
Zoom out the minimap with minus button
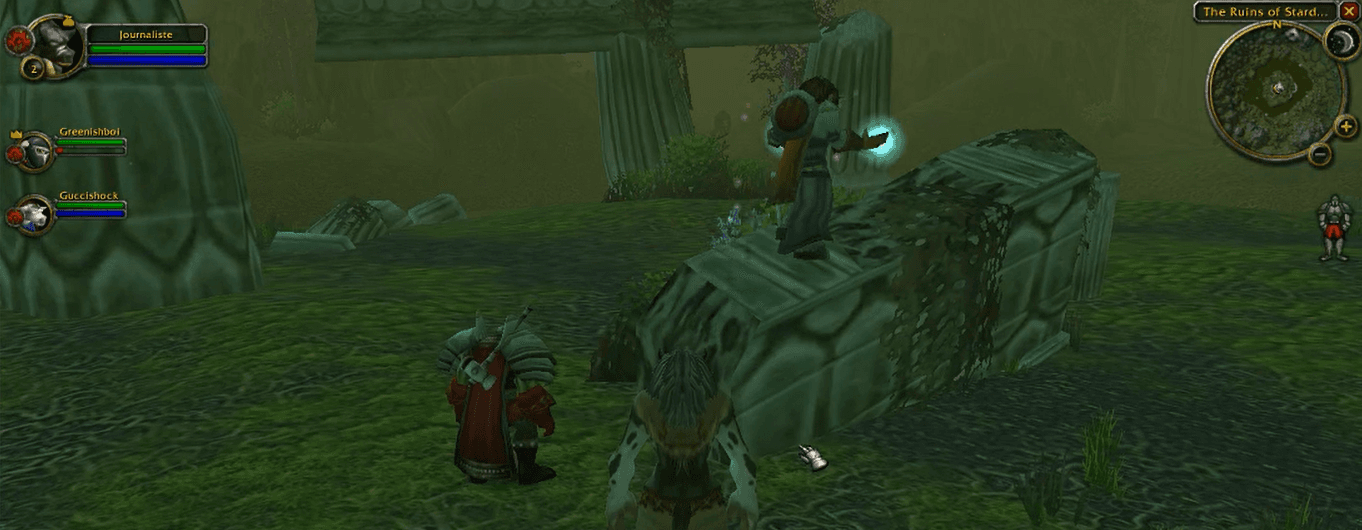tap(1320, 154)
